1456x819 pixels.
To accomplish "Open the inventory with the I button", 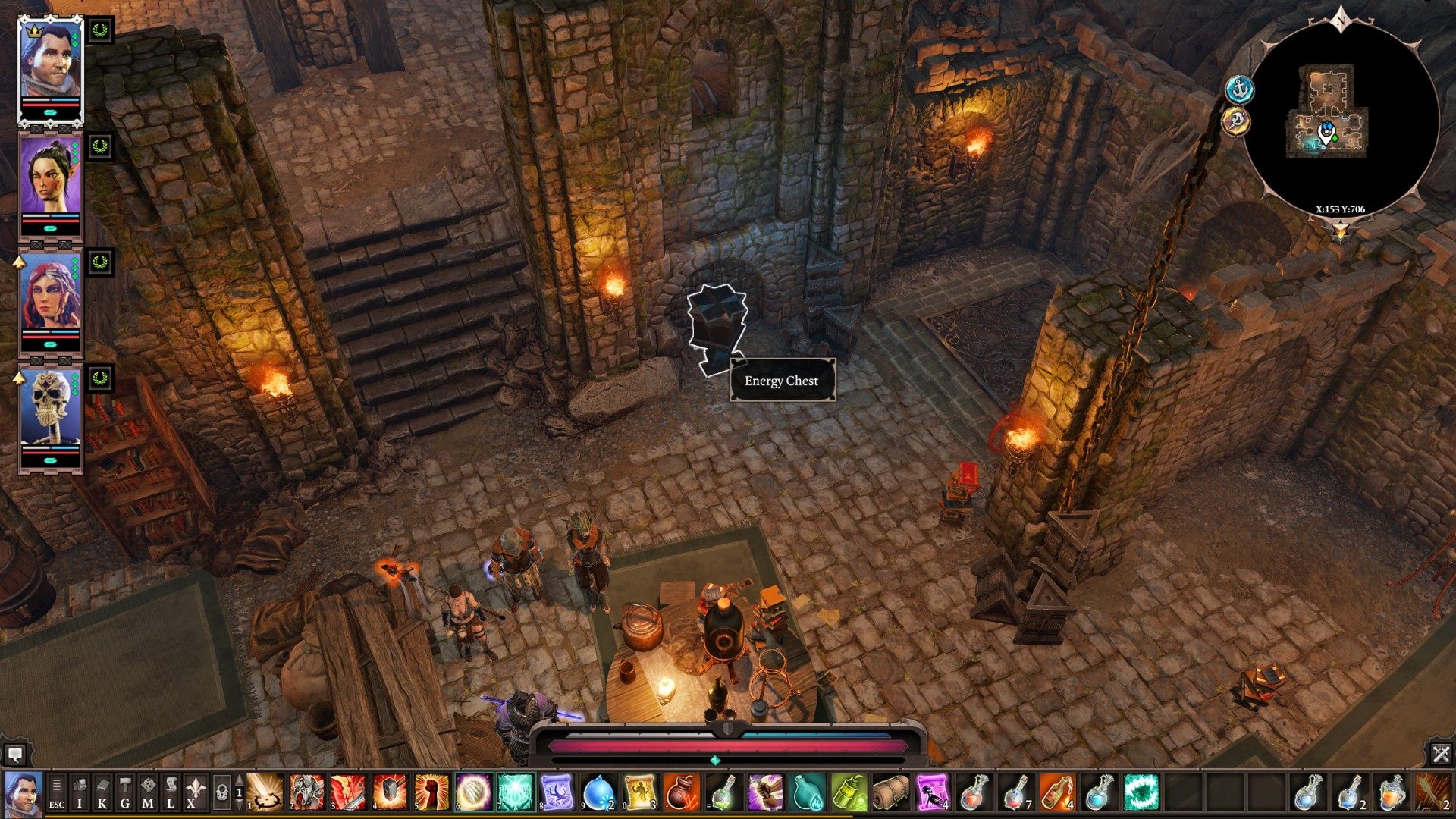I will pyautogui.click(x=80, y=792).
